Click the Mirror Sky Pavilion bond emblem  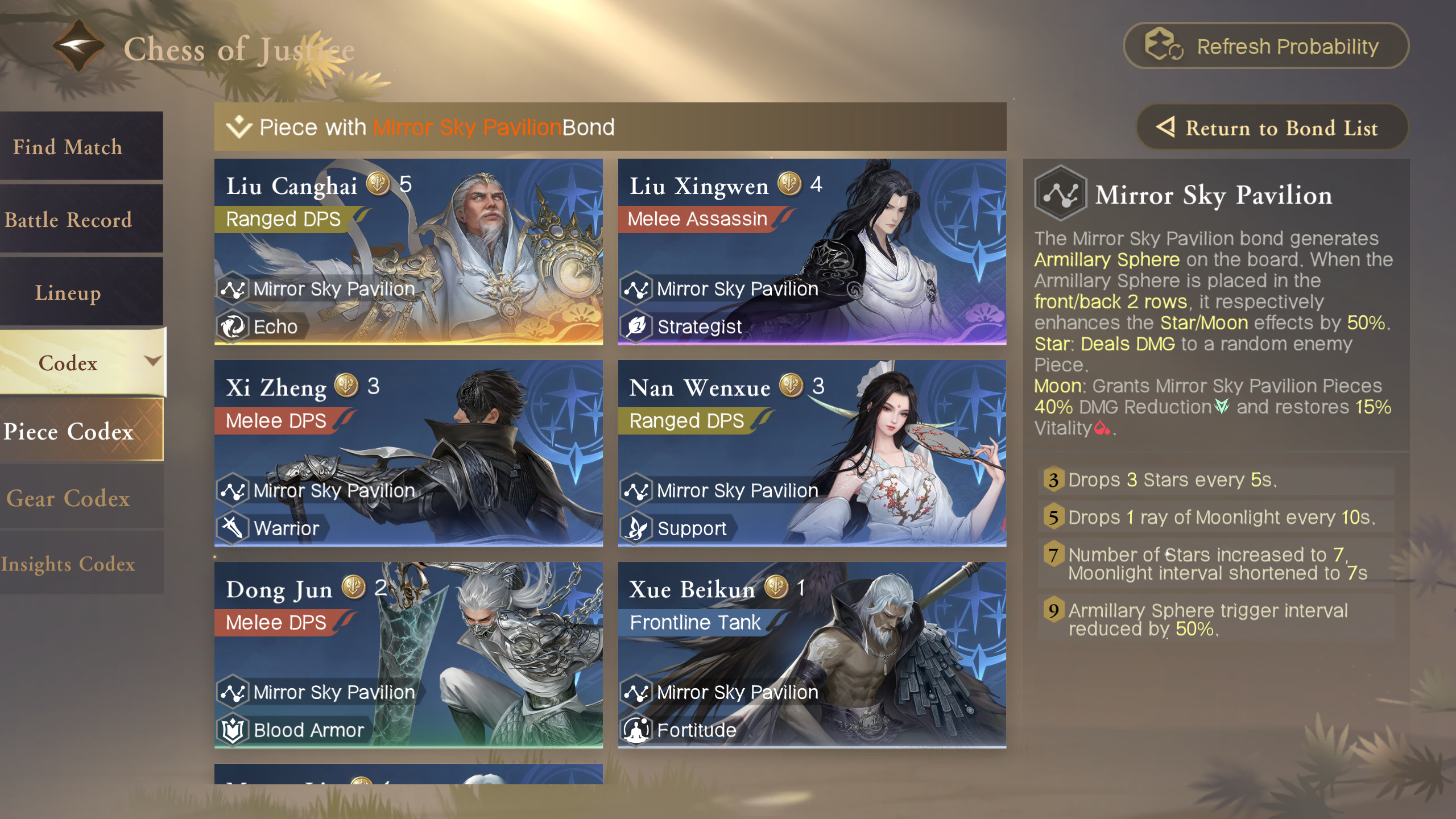(x=1060, y=194)
